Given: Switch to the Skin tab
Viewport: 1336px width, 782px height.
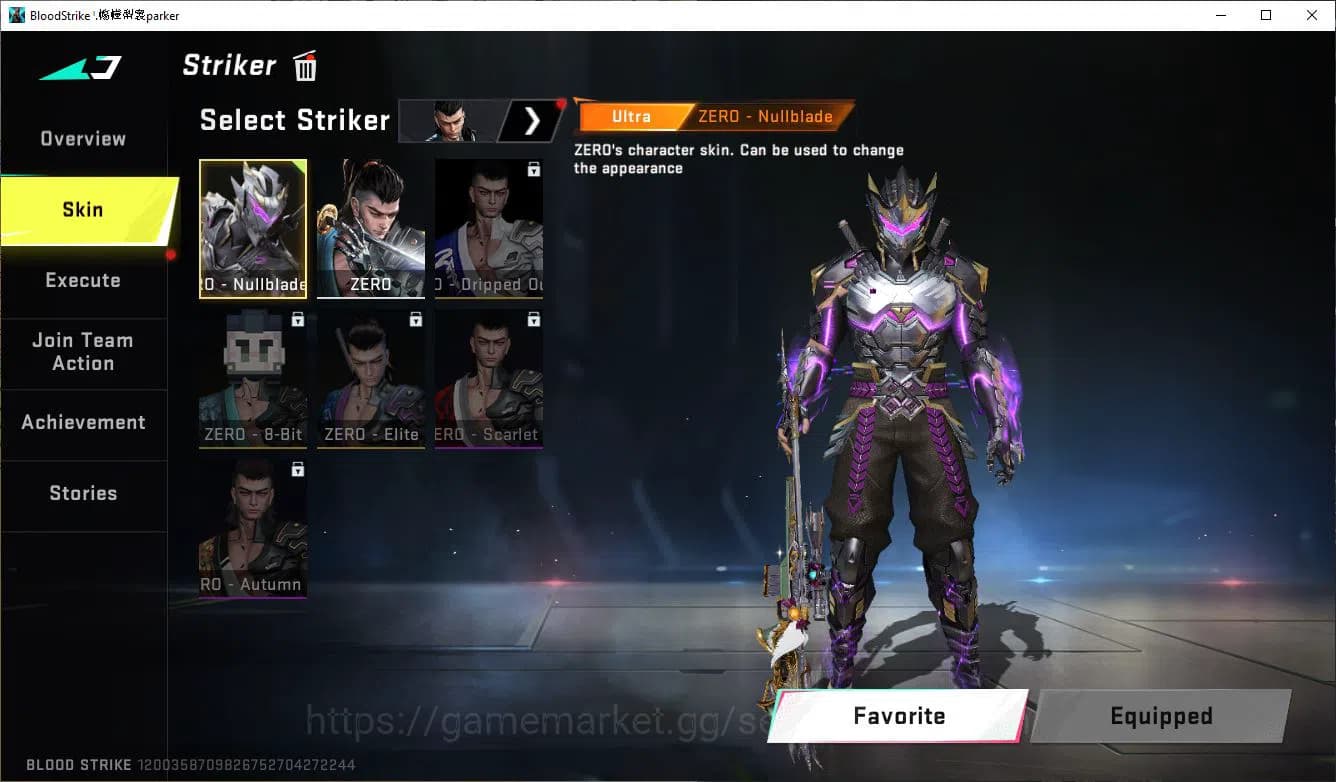Looking at the screenshot, I should click(82, 209).
